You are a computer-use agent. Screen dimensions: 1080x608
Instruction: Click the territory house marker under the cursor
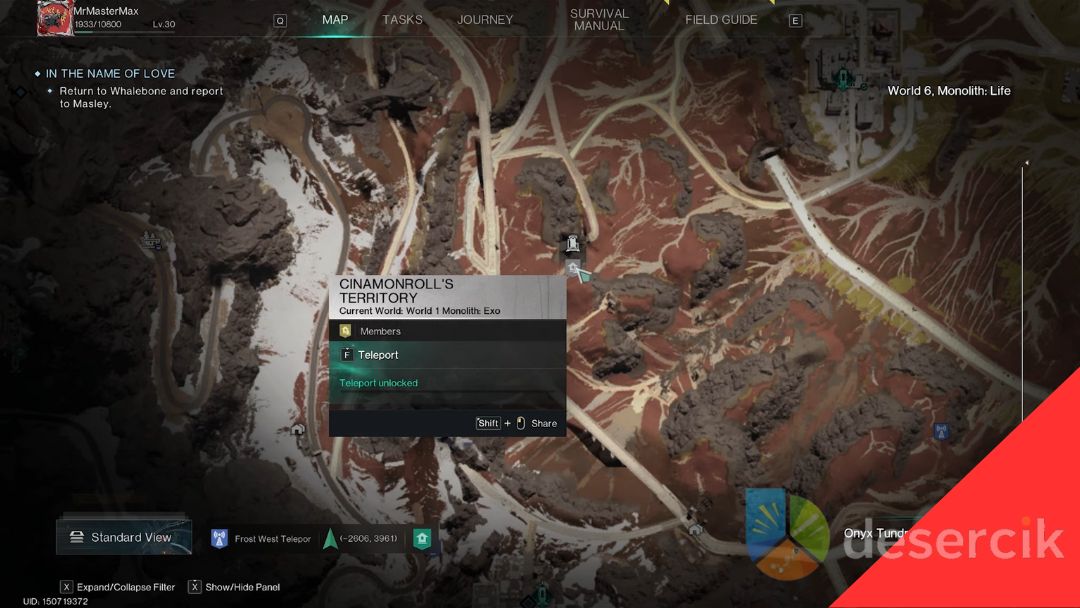pyautogui.click(x=572, y=267)
